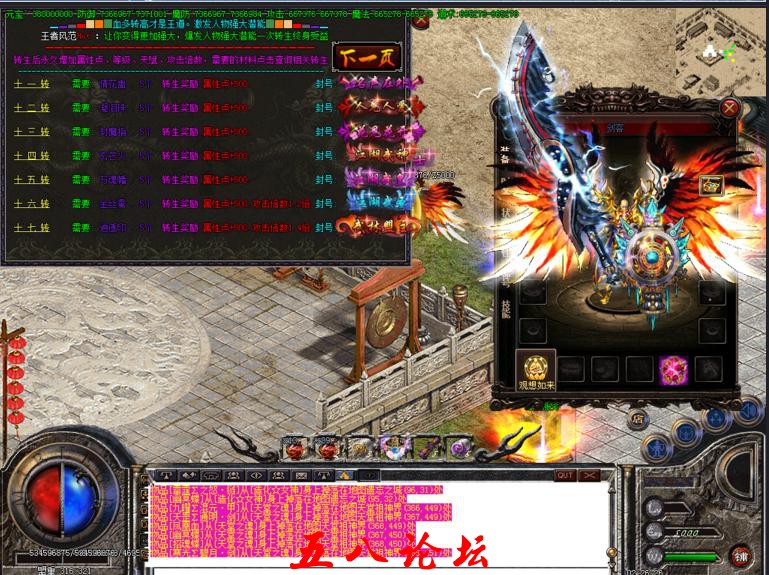769x575 pixels.
Task: Open the 十六转 rebirth option
Action: tap(31, 204)
